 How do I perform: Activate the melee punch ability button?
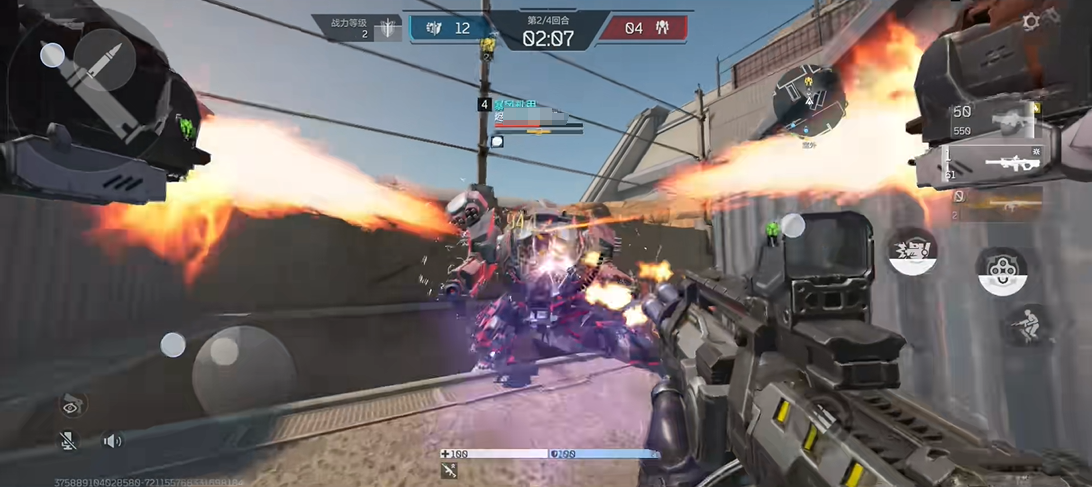912,251
